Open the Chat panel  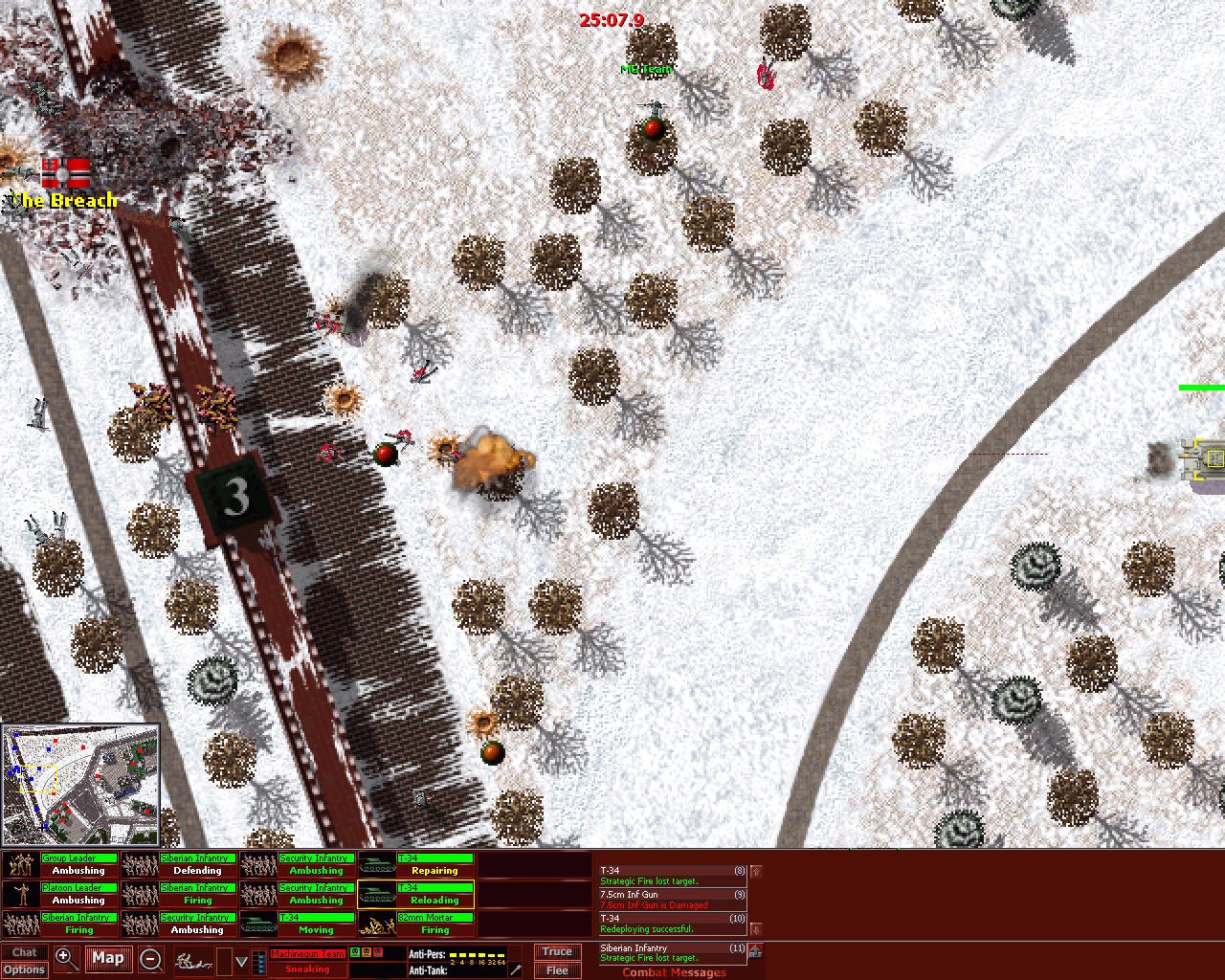click(24, 952)
